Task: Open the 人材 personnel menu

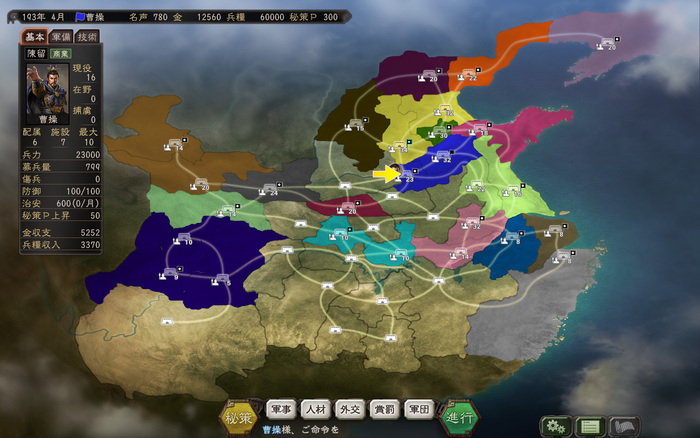Action: point(315,408)
